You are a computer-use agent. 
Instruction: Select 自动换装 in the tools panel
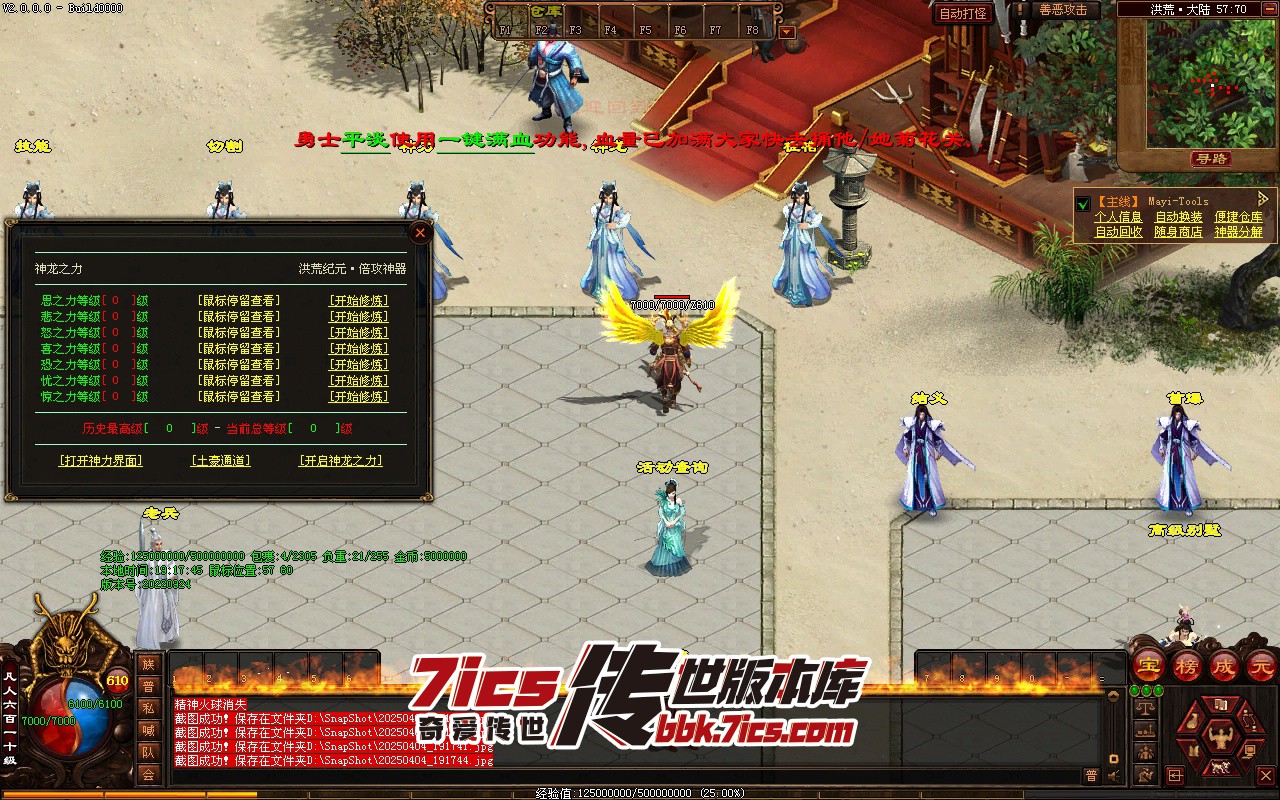(x=1178, y=217)
